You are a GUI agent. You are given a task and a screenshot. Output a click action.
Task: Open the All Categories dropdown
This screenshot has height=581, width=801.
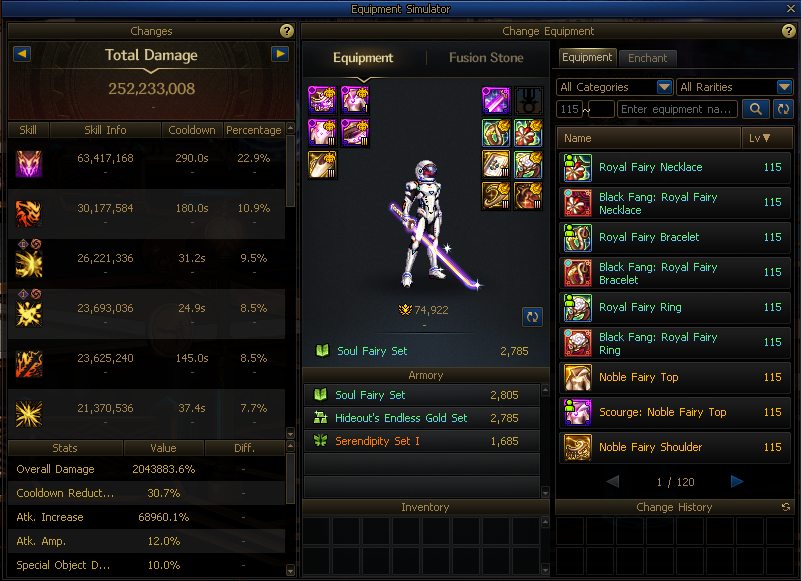pyautogui.click(x=615, y=87)
